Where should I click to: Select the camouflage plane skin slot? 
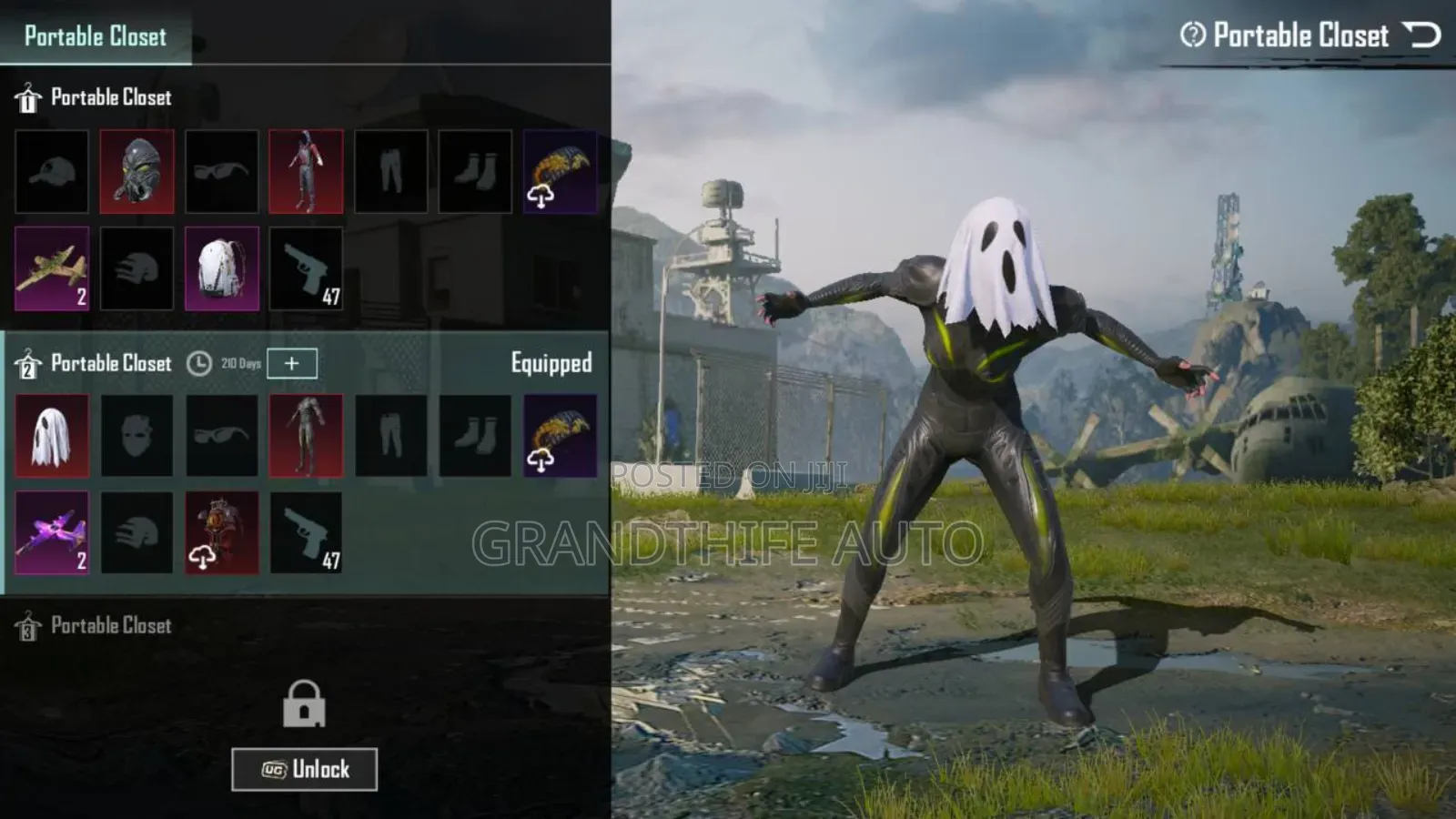click(x=52, y=268)
